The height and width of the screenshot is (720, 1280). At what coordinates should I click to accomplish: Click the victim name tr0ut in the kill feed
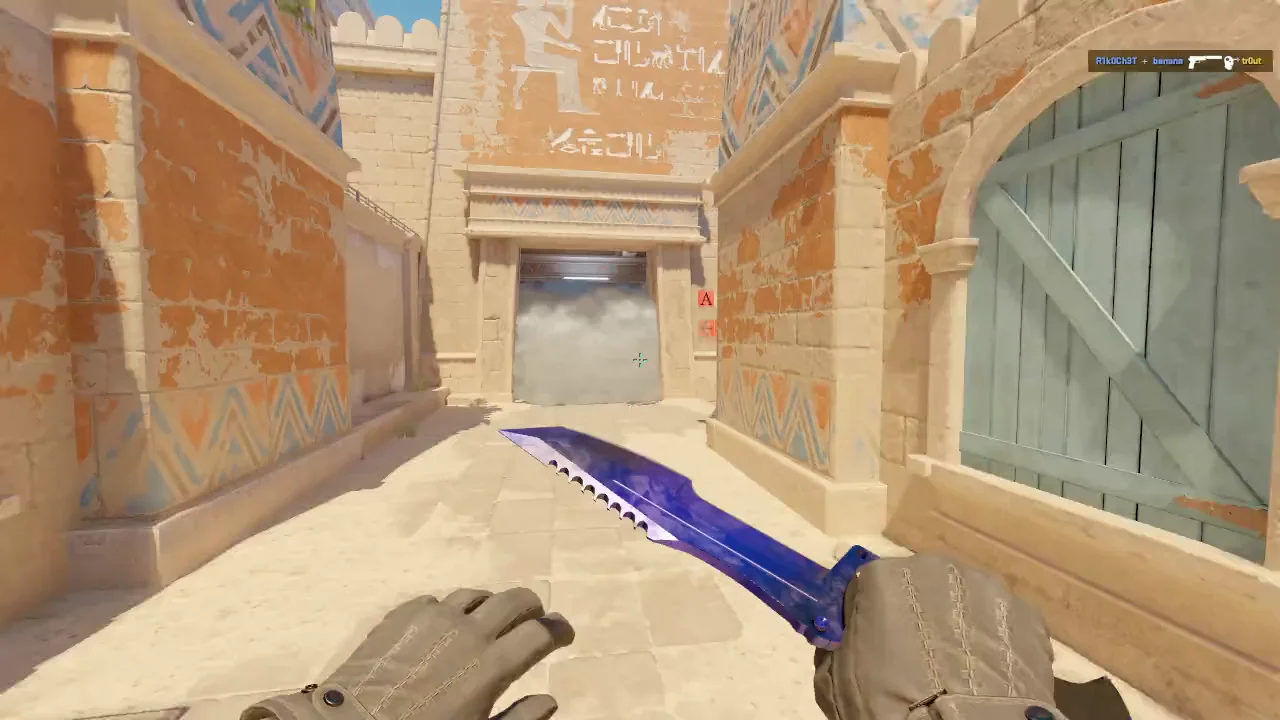[1251, 61]
